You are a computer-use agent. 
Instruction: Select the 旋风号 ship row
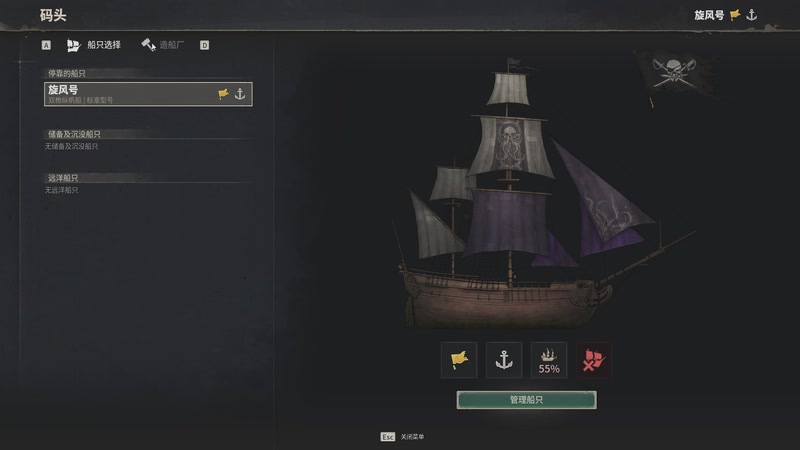[x=148, y=94]
